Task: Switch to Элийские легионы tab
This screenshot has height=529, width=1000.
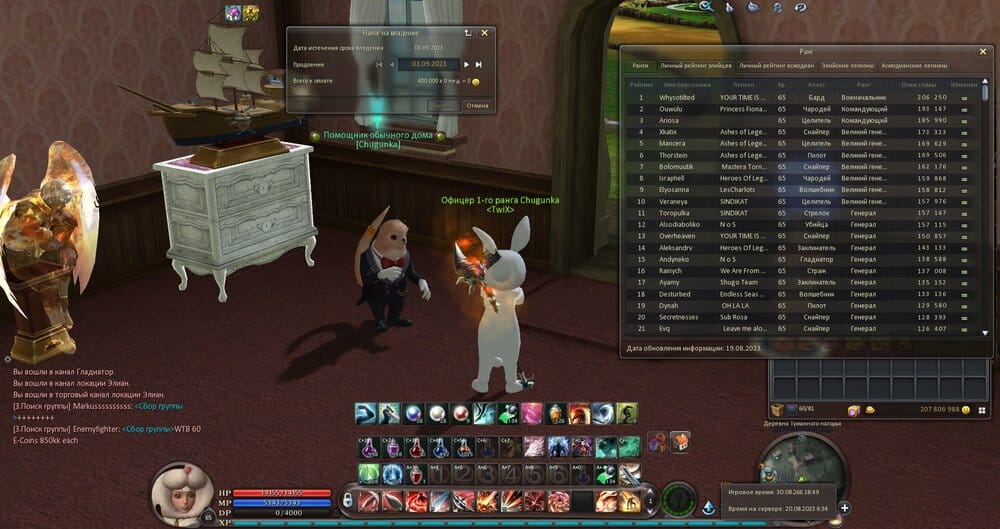Action: click(848, 66)
